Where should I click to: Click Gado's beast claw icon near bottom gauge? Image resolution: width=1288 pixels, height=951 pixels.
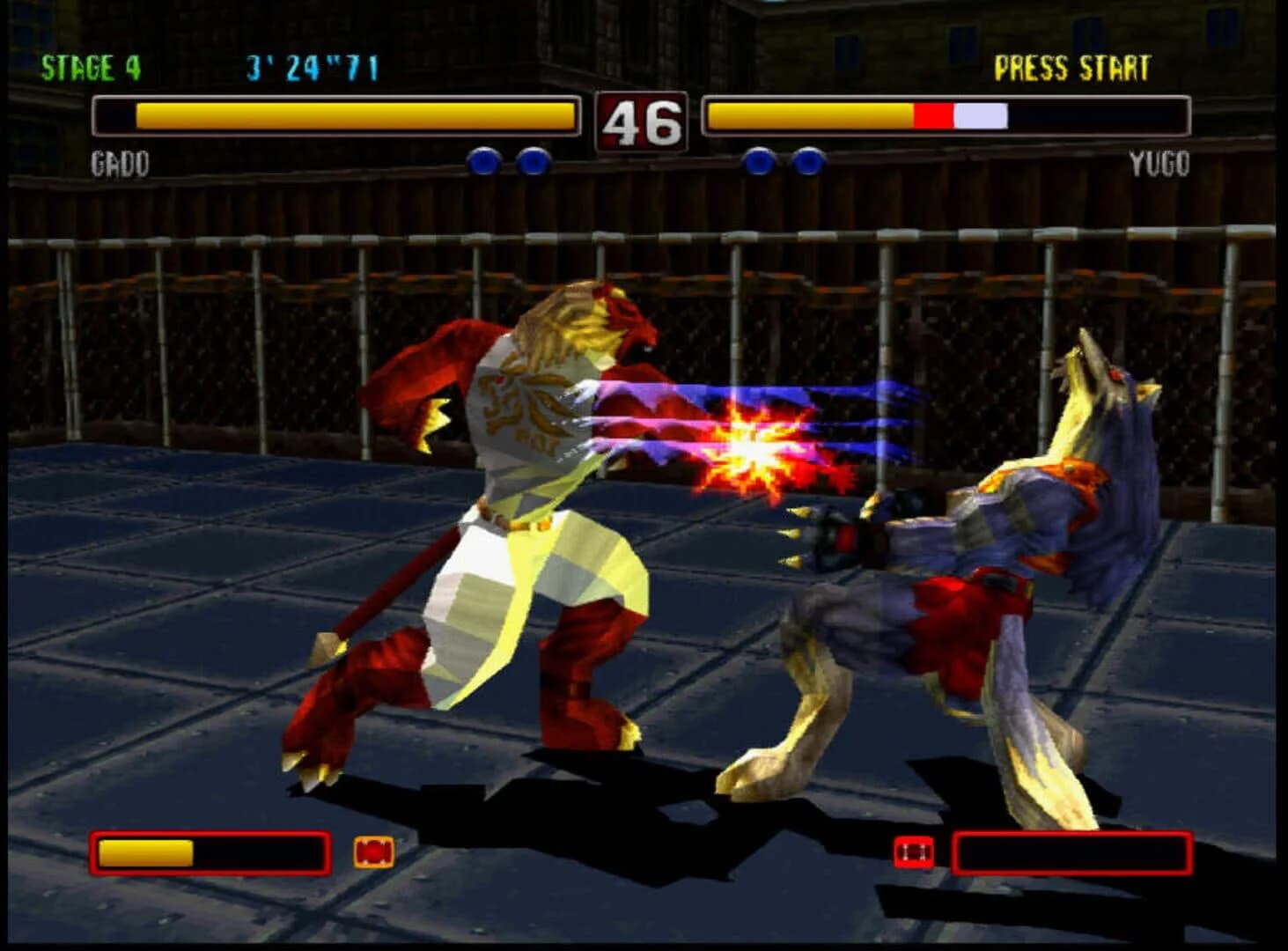coord(373,852)
